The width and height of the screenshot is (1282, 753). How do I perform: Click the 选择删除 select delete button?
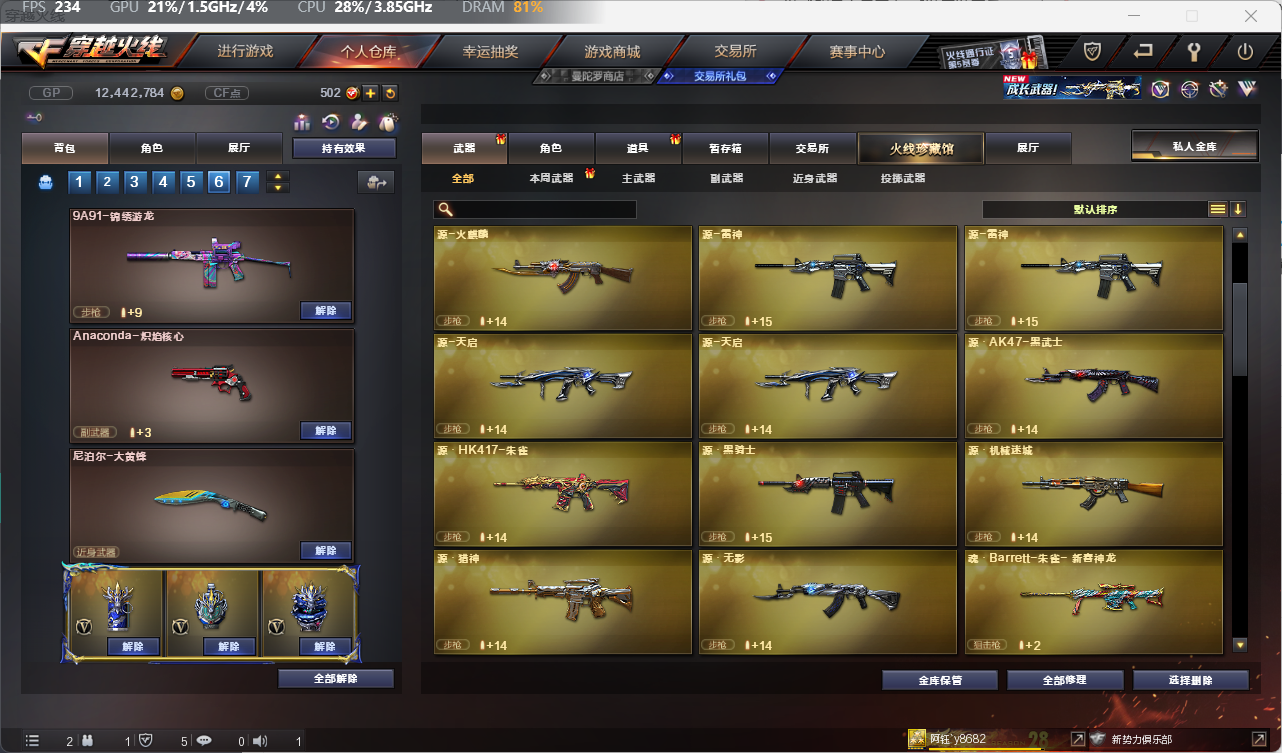click(x=1191, y=680)
